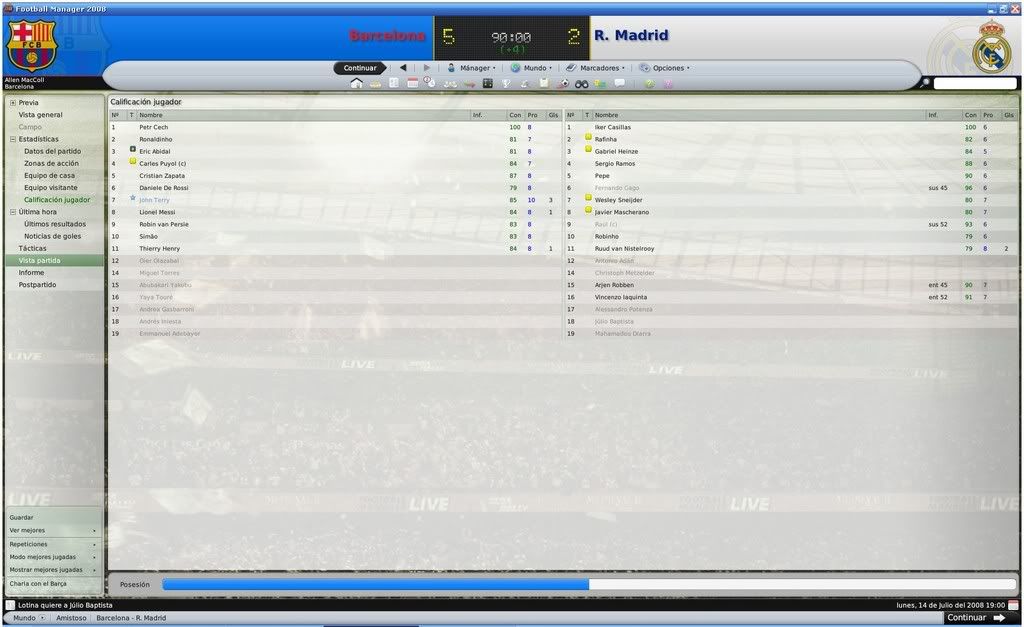The height and width of the screenshot is (627, 1024).
Task: Open the Postpartido section
Action: click(37, 285)
